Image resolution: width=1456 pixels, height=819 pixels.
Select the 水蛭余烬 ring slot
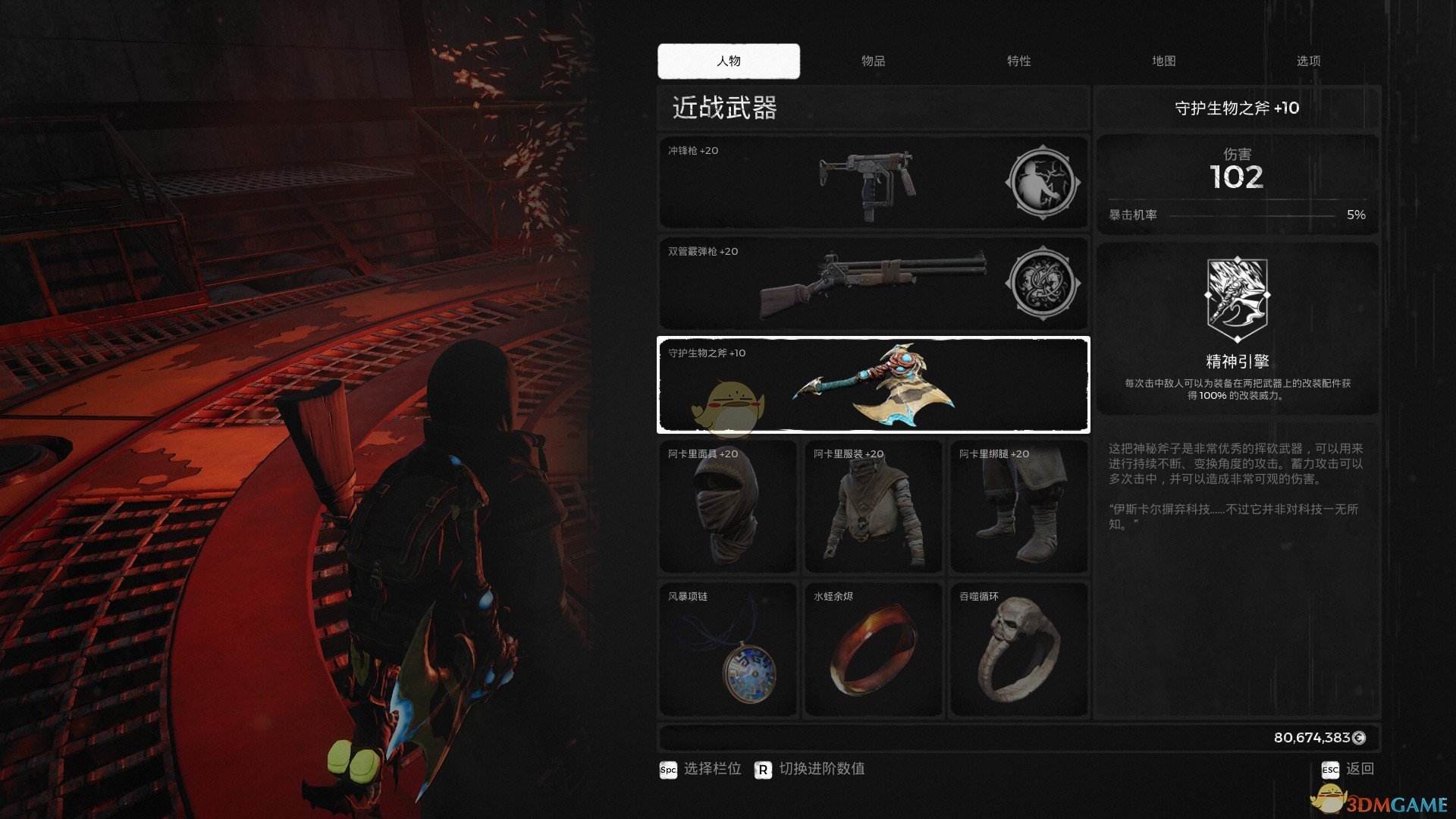[x=873, y=649]
